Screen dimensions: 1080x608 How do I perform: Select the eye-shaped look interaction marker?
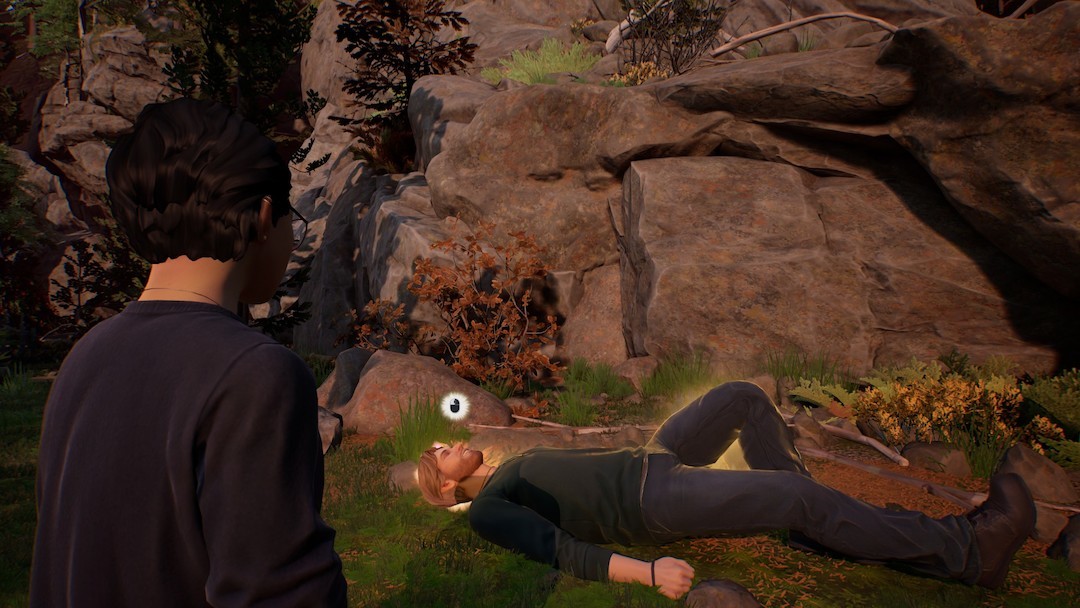tap(455, 406)
